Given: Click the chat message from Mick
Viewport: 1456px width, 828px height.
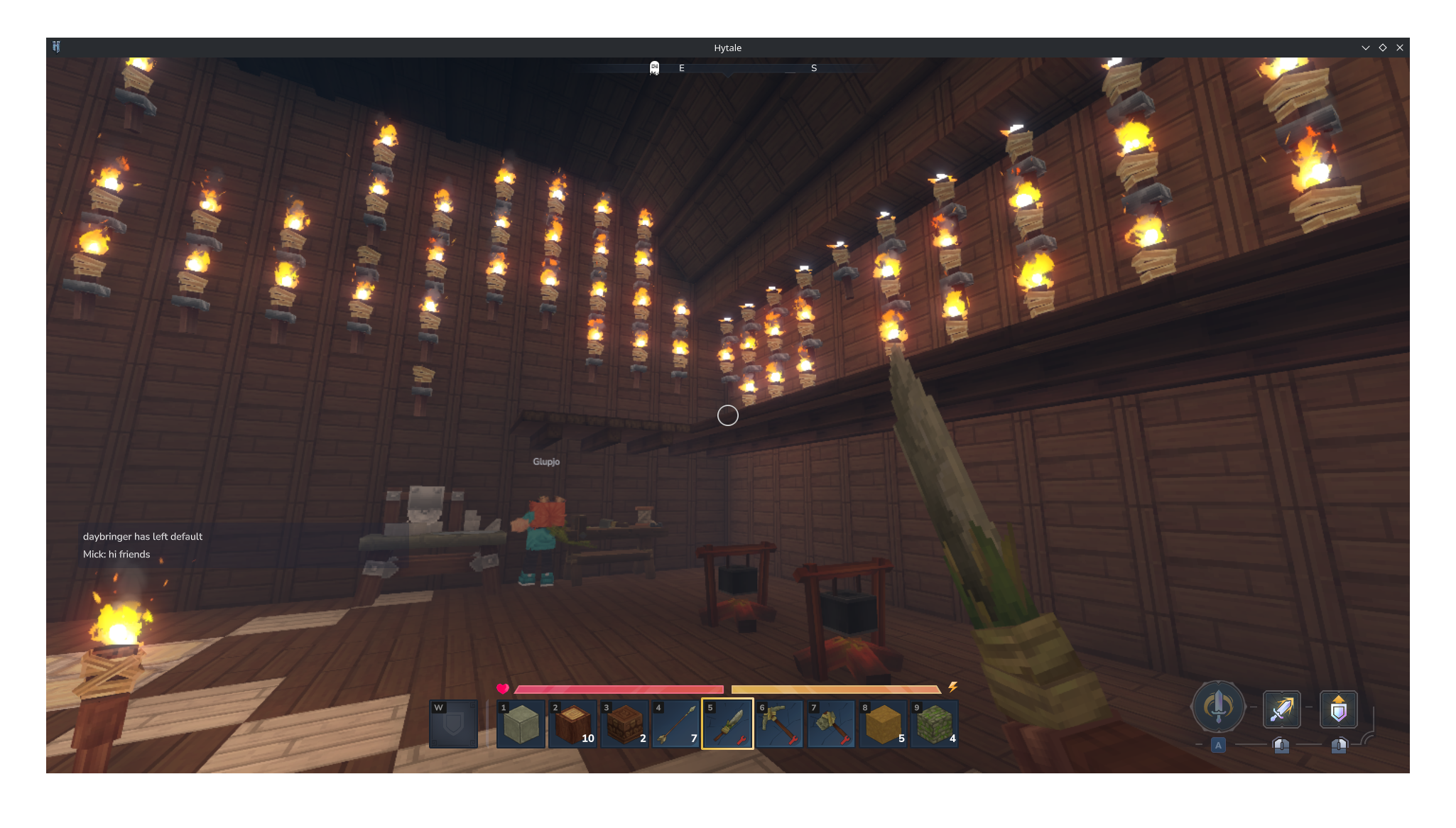Looking at the screenshot, I should point(116,554).
